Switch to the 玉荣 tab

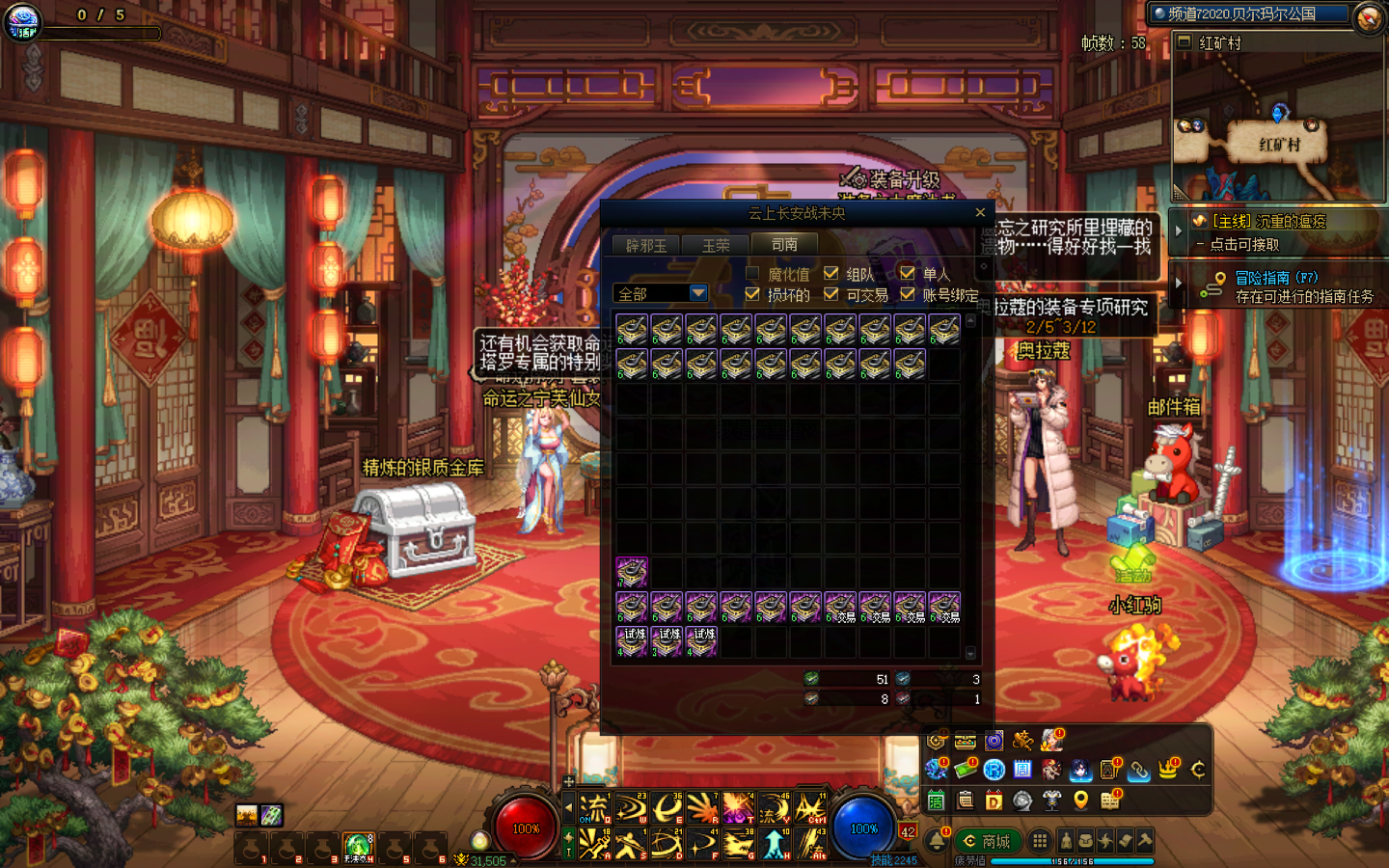click(716, 246)
